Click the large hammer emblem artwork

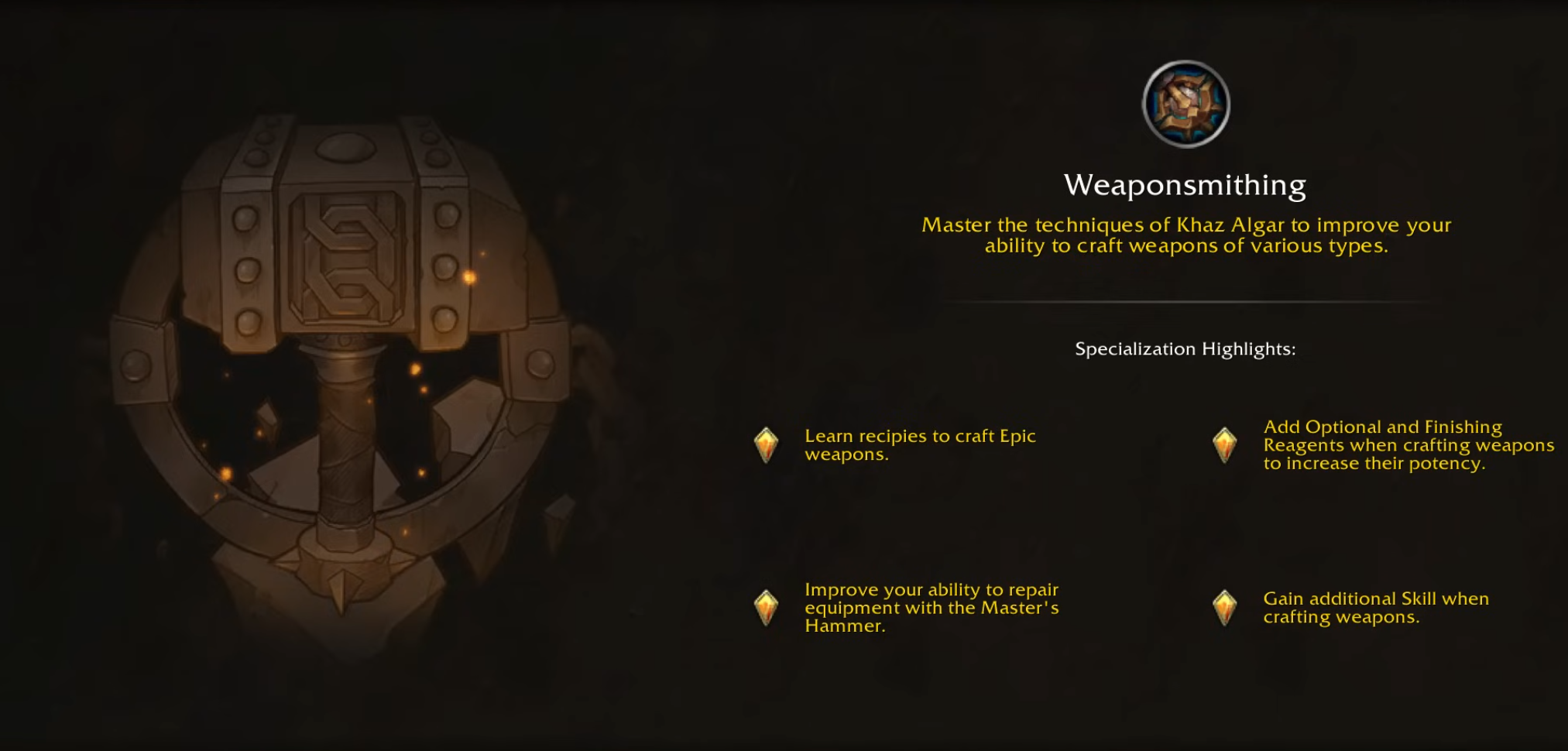click(x=348, y=348)
